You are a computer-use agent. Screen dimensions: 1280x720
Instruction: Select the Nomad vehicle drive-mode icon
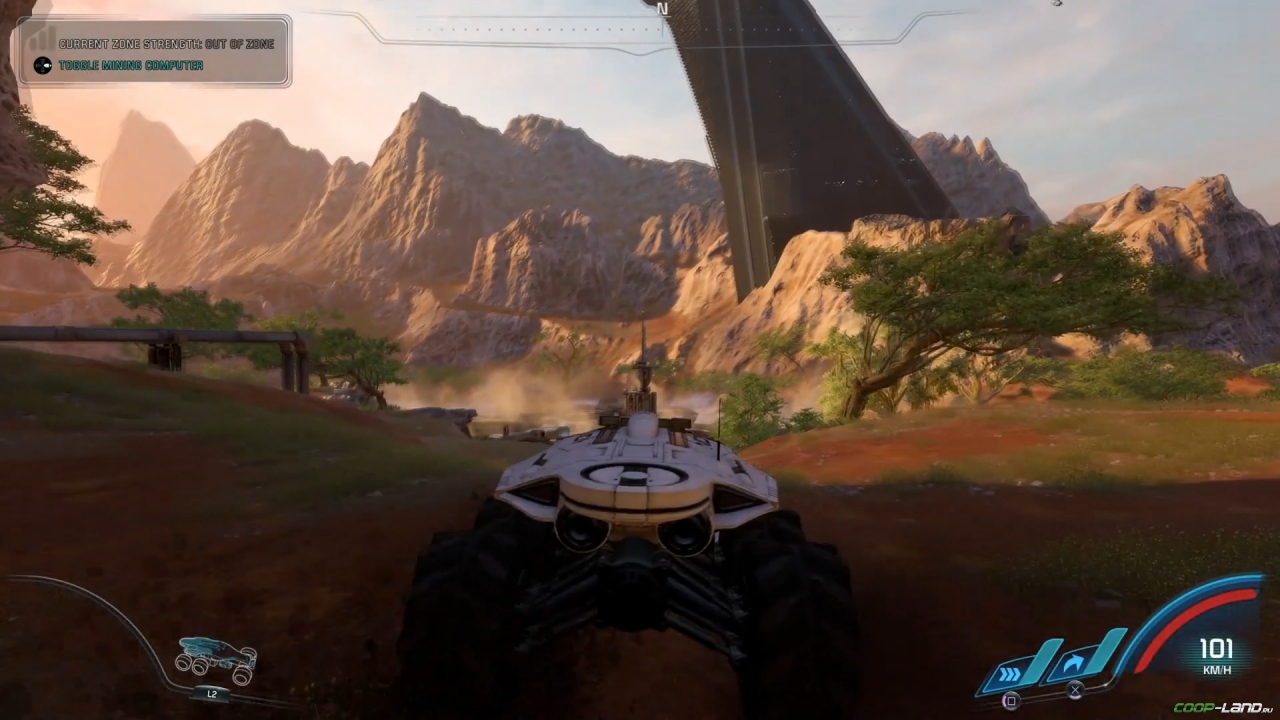216,658
